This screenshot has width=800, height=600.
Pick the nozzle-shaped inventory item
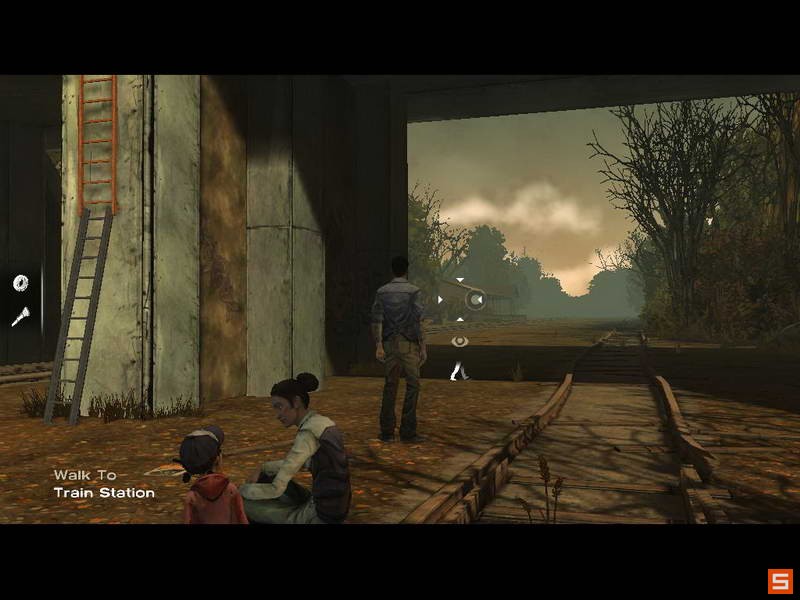(x=19, y=317)
